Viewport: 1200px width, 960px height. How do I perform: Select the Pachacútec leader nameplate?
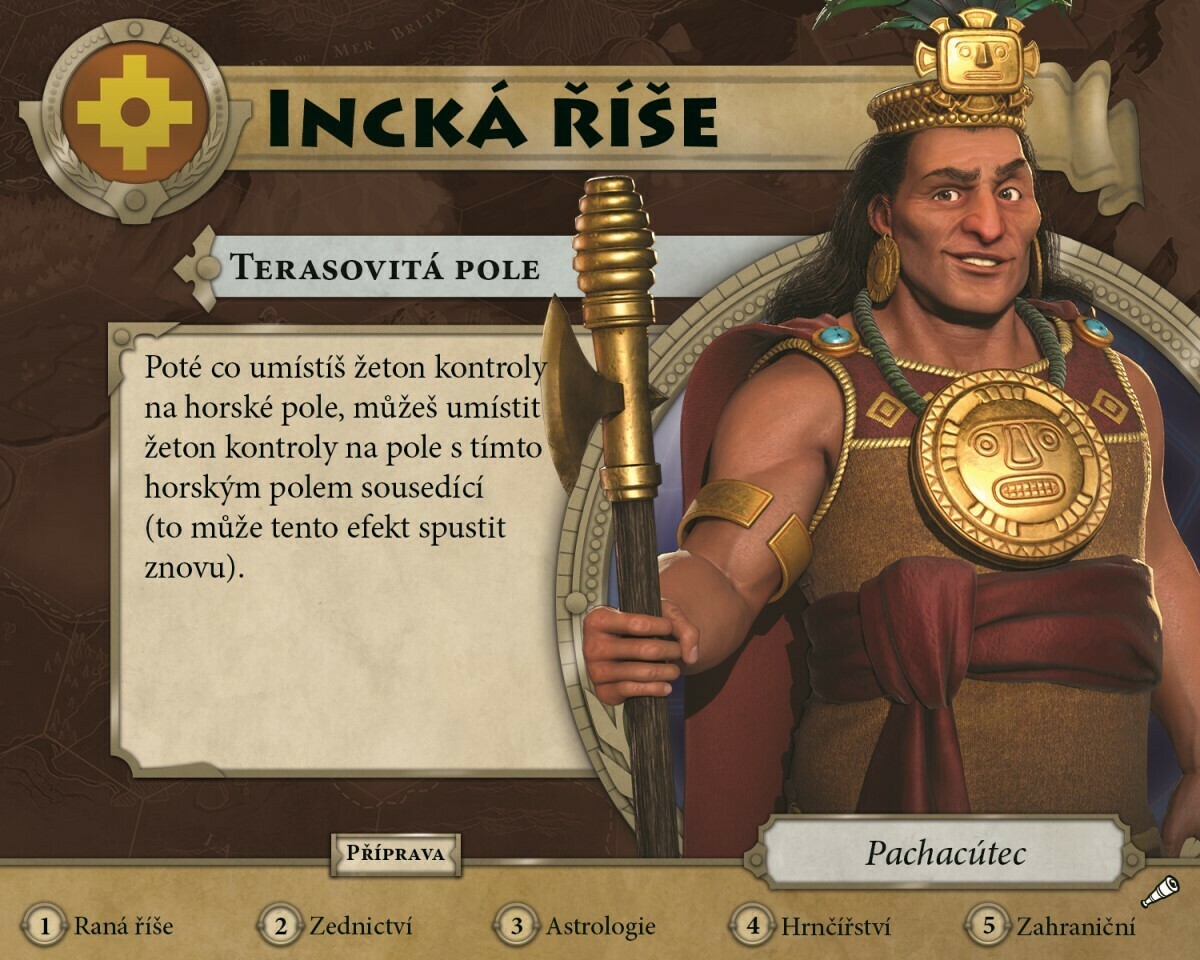click(x=945, y=853)
